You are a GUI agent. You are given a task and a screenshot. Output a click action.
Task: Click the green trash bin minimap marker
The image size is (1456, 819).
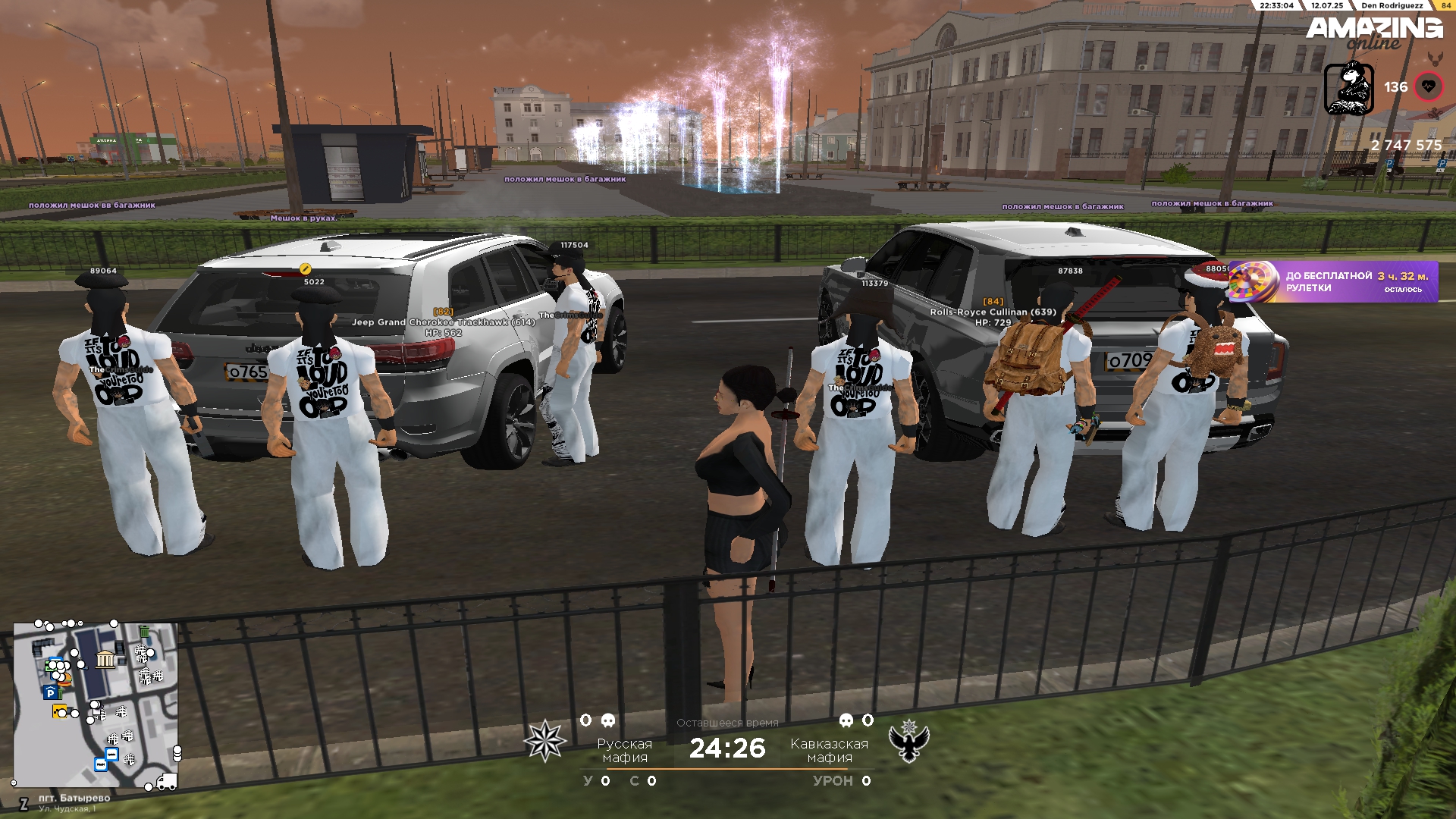pyautogui.click(x=144, y=632)
